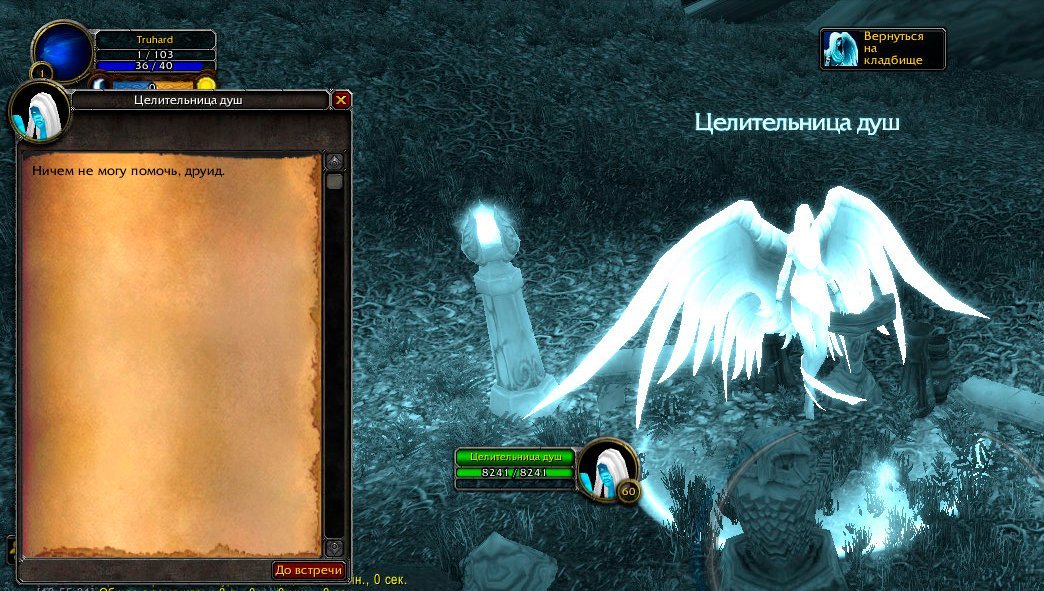1044x591 pixels.
Task: Click the Целительница душ target frame portrait
Action: click(x=608, y=468)
